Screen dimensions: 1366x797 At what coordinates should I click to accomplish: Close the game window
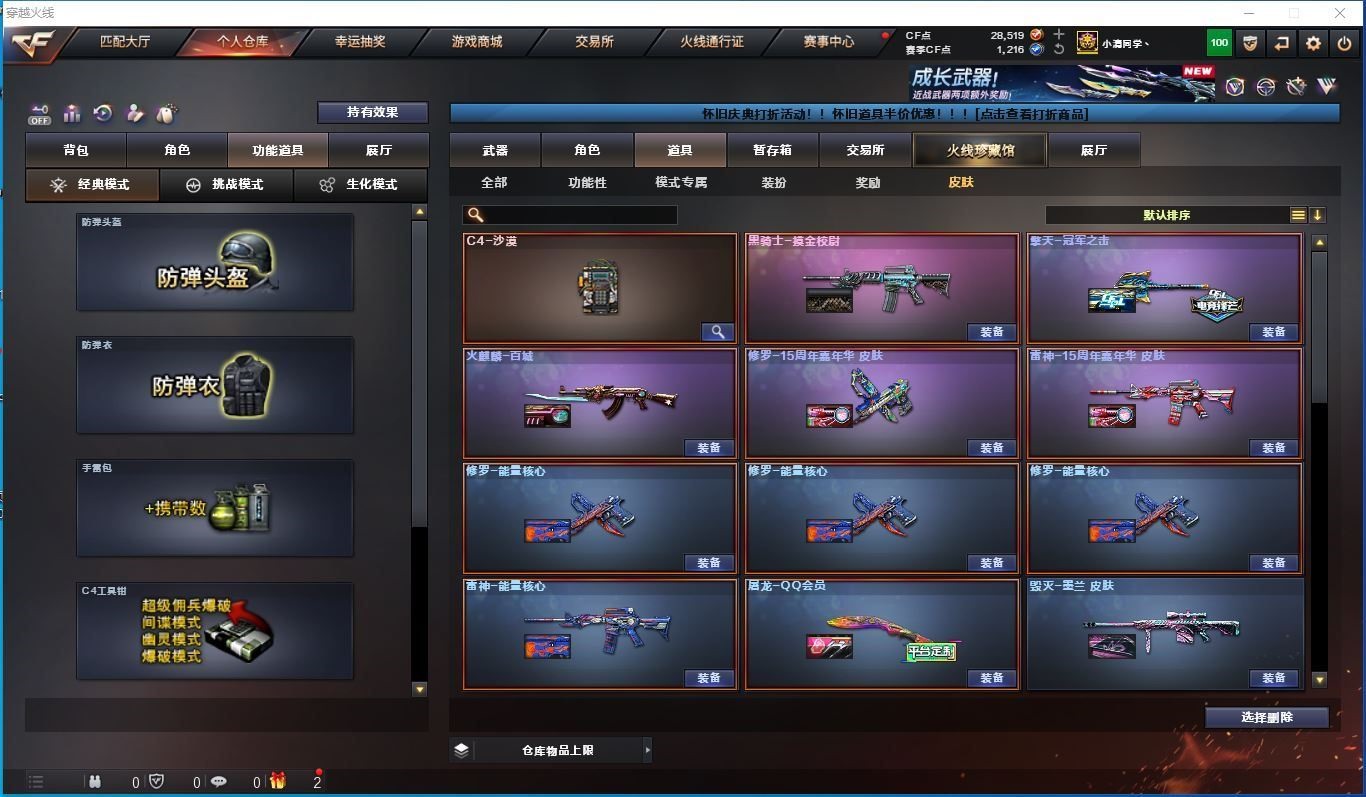[1340, 13]
